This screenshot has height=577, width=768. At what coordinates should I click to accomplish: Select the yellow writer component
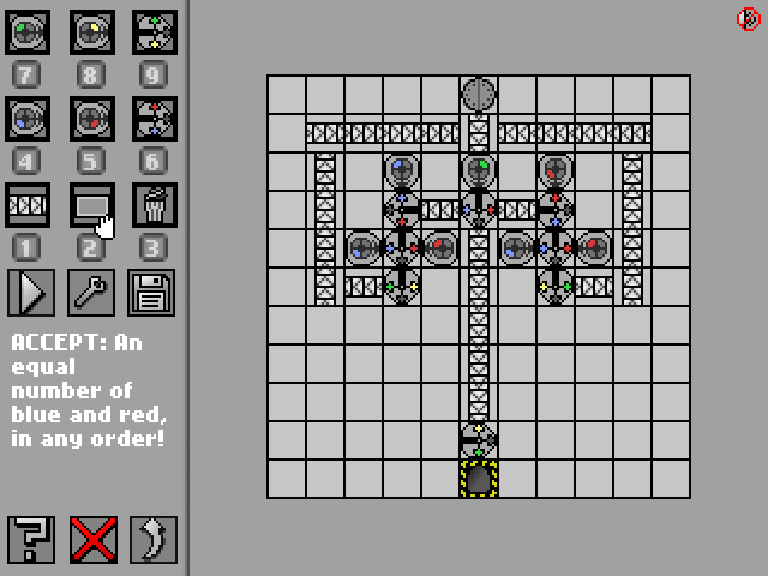(91, 32)
